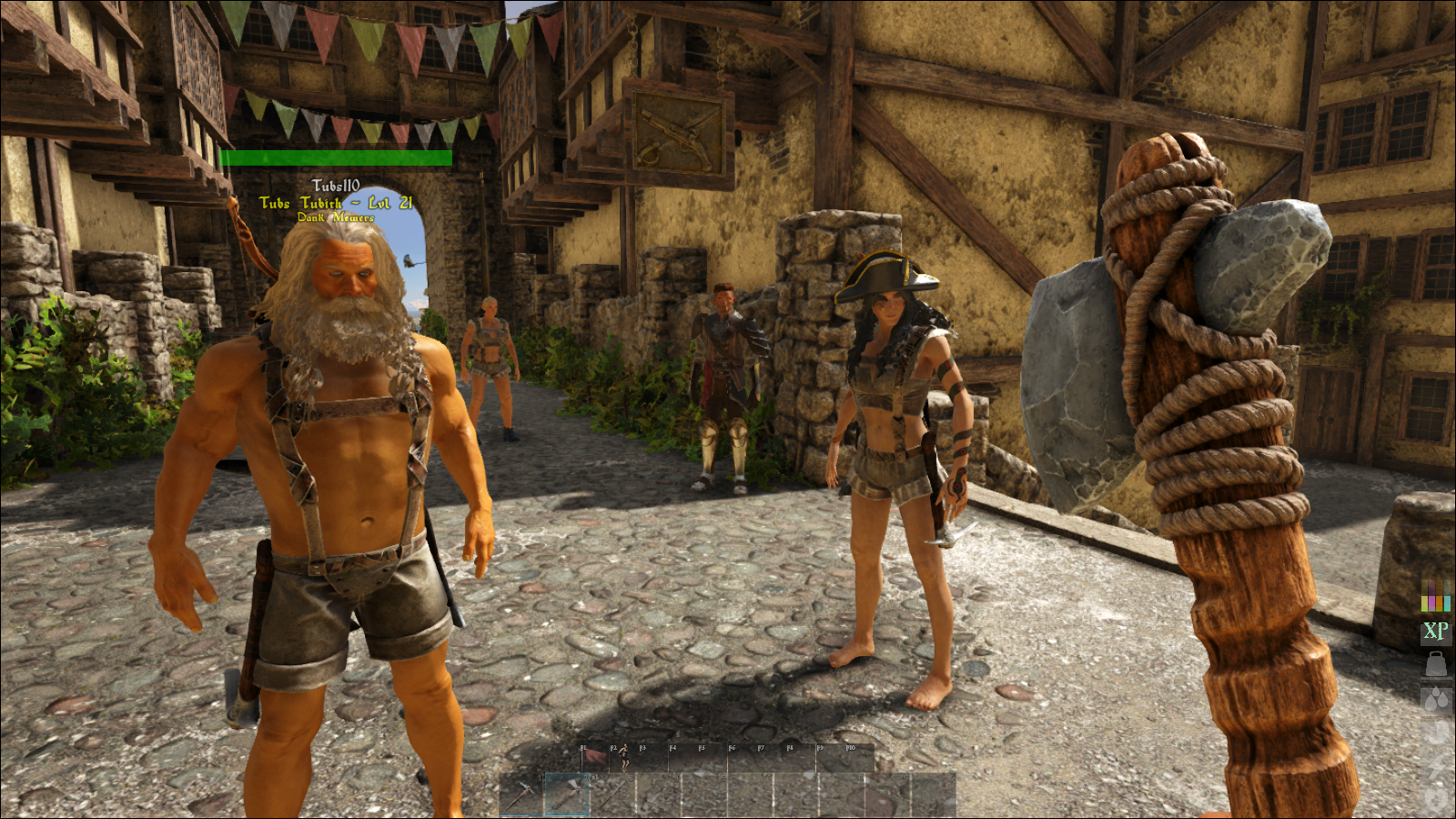Click the vitamin color bars indicator

(1436, 596)
